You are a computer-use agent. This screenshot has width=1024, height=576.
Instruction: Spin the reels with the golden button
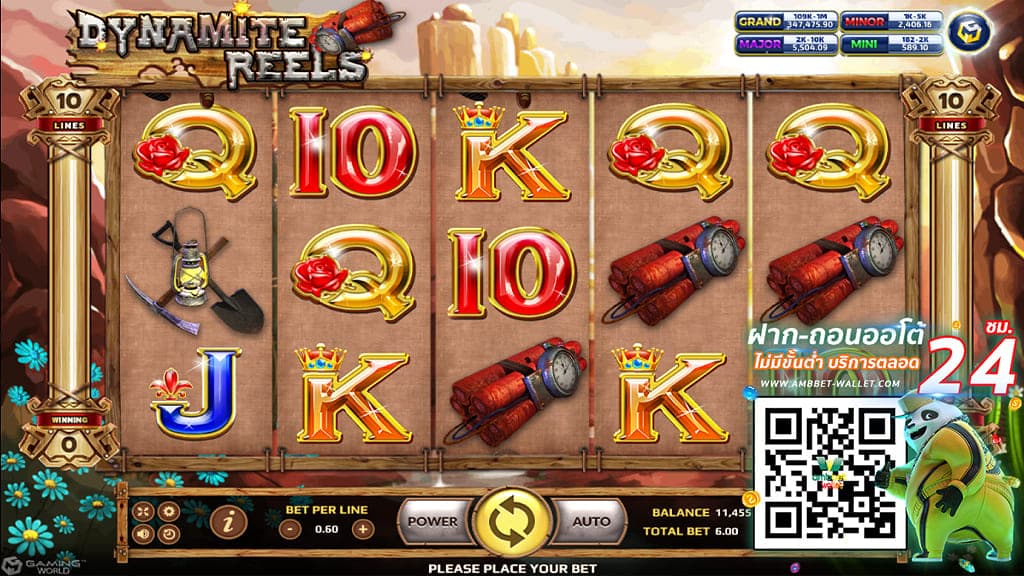[x=511, y=522]
